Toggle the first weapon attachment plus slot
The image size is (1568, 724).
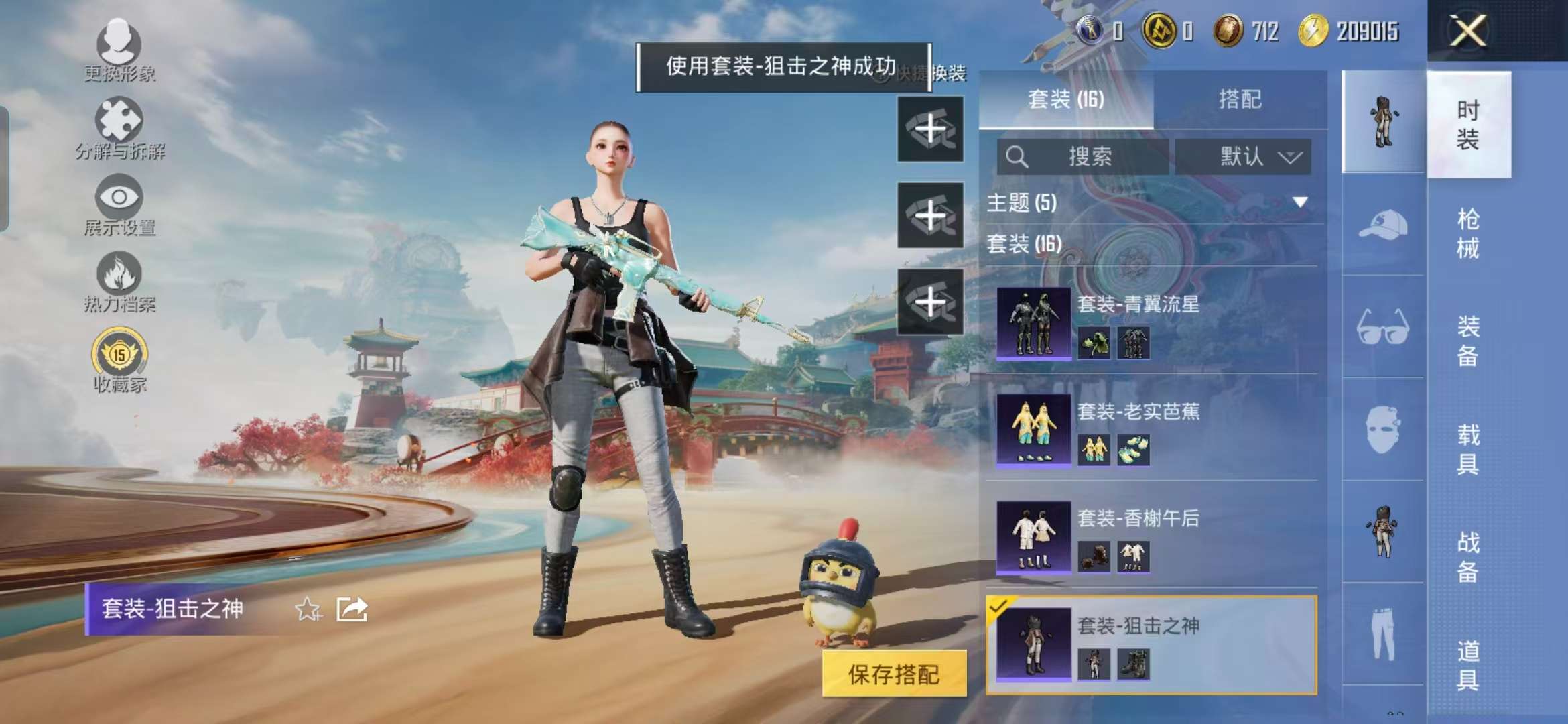click(930, 129)
